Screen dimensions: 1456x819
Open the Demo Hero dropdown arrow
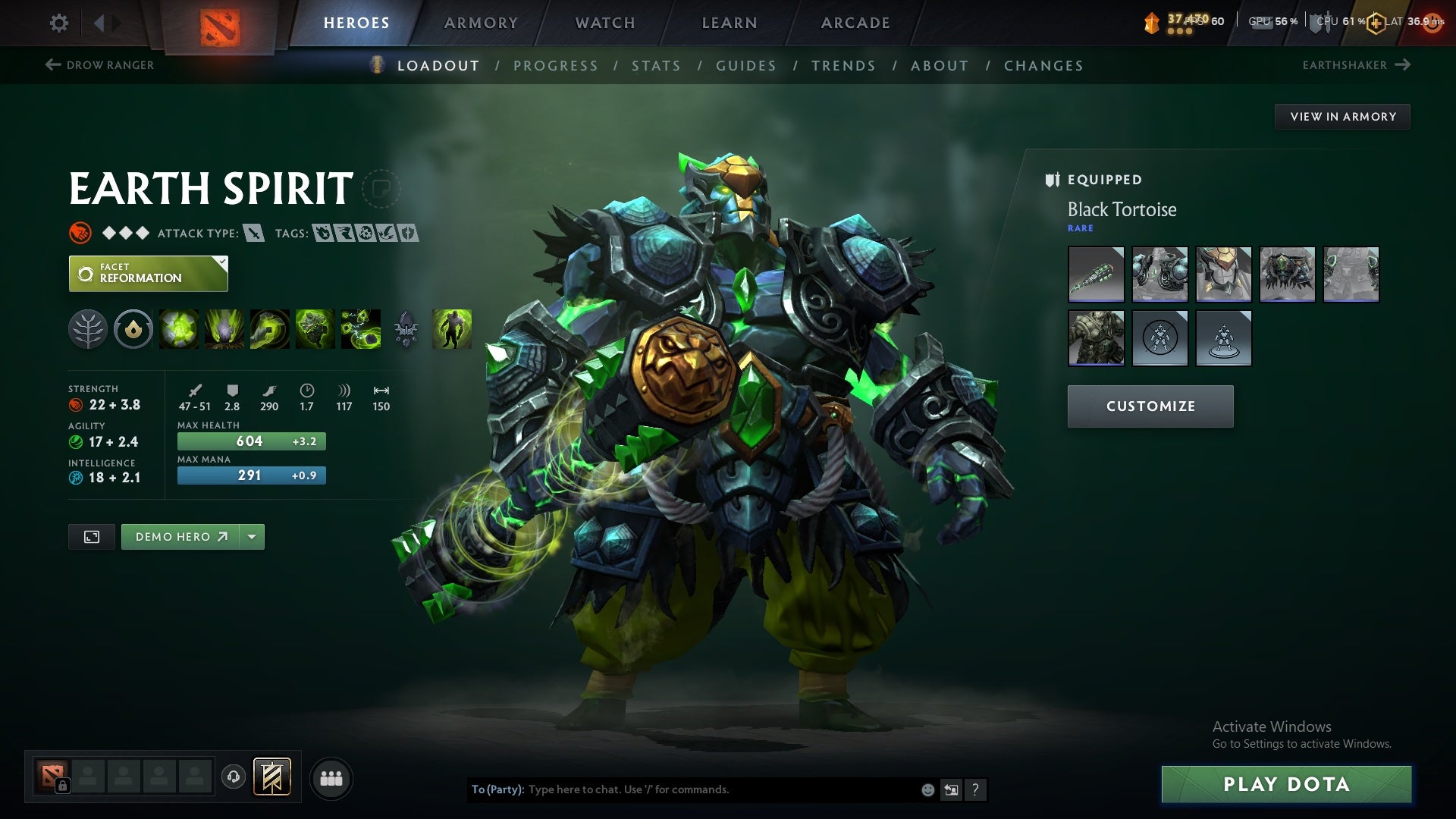(251, 536)
